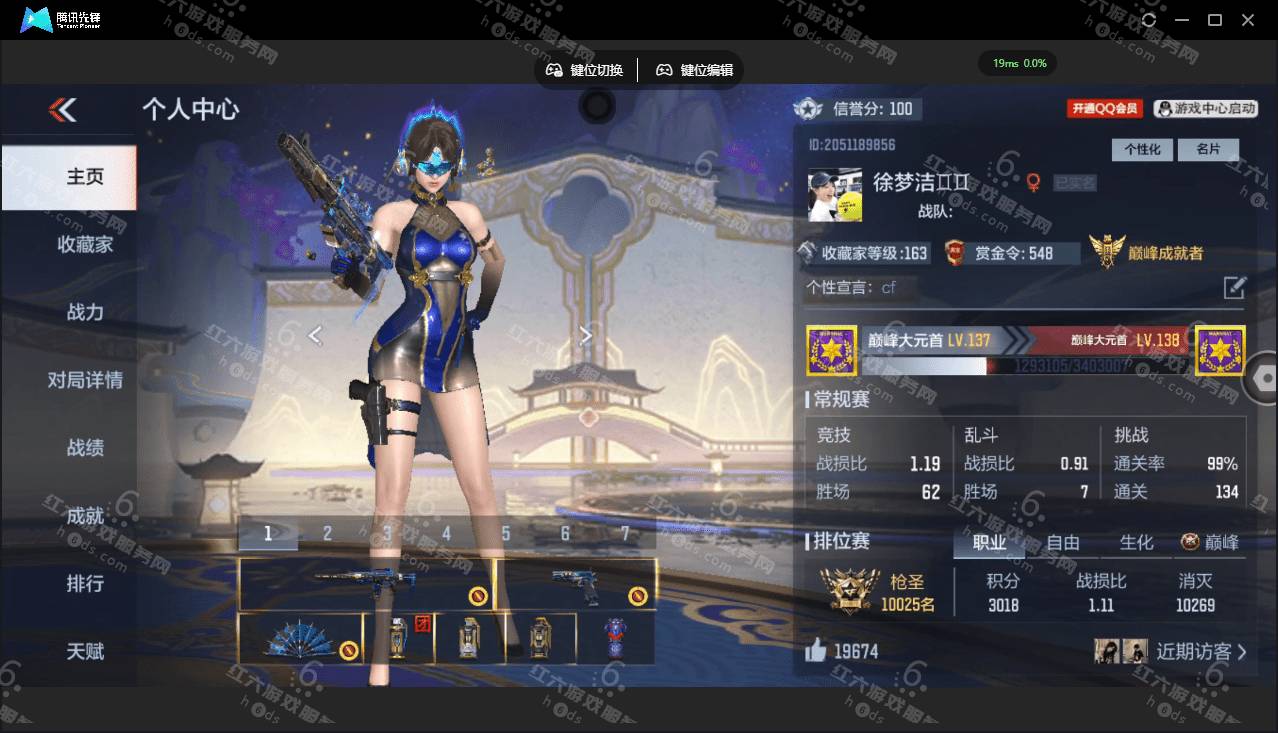The height and width of the screenshot is (733, 1278).
Task: Switch ranked stats to 自由 tab
Action: (1062, 542)
